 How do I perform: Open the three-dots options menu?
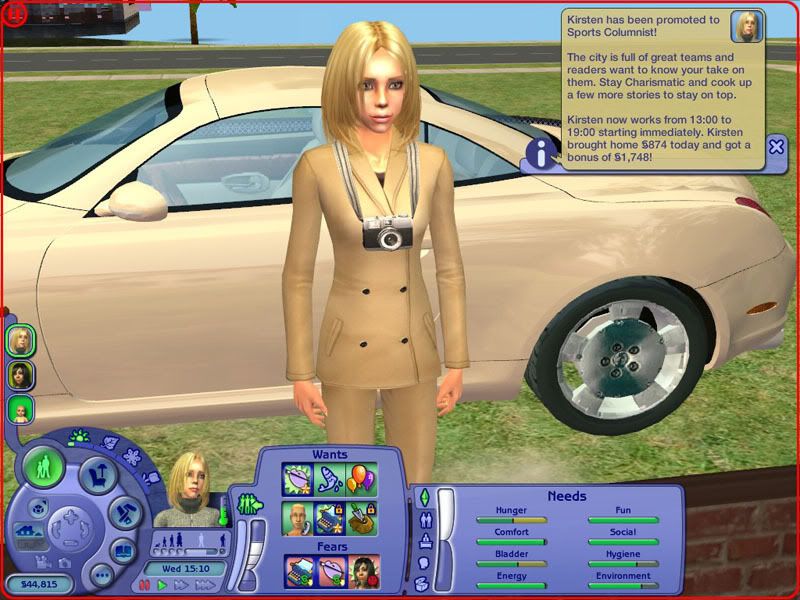[100, 575]
